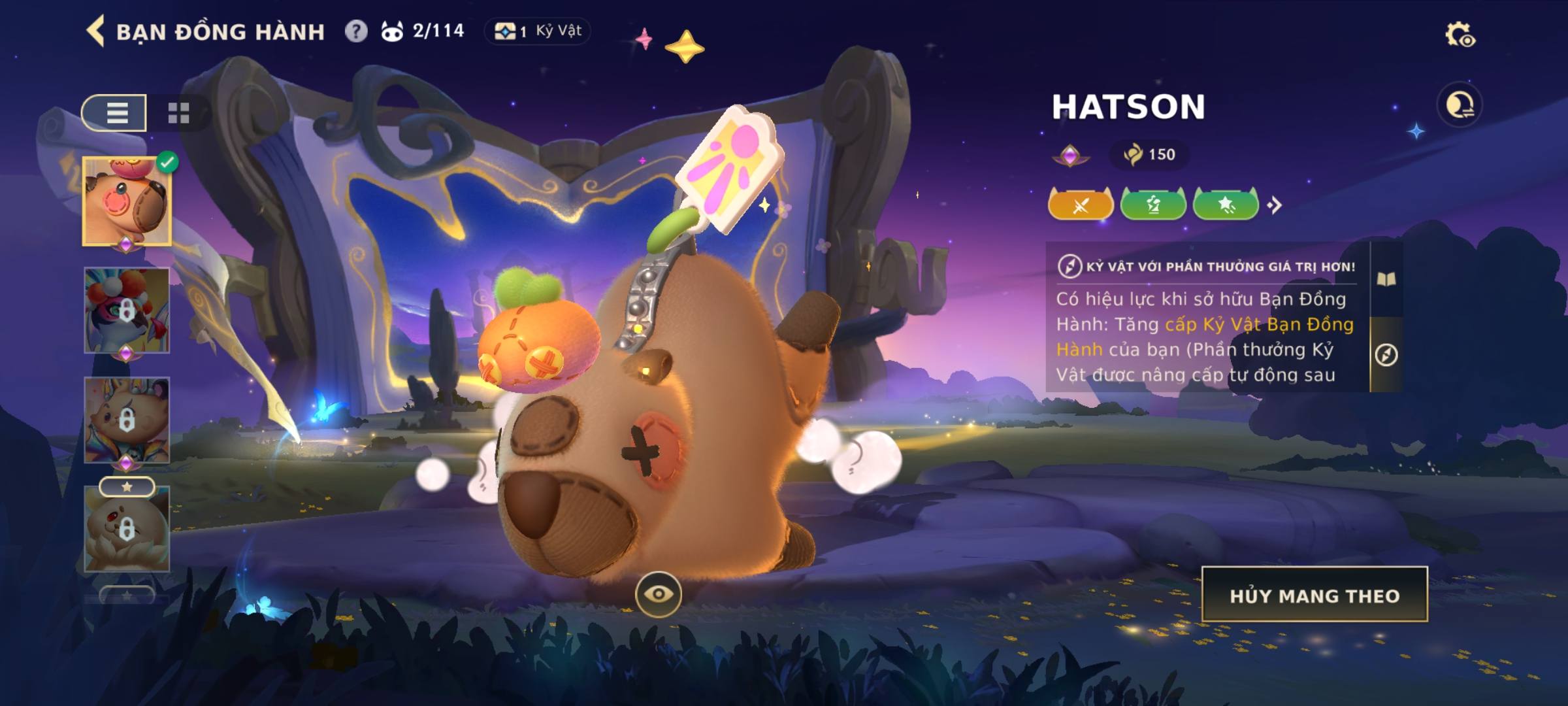Screen dimensions: 1568x706
Task: Select the green star skill badge
Action: pos(1226,205)
